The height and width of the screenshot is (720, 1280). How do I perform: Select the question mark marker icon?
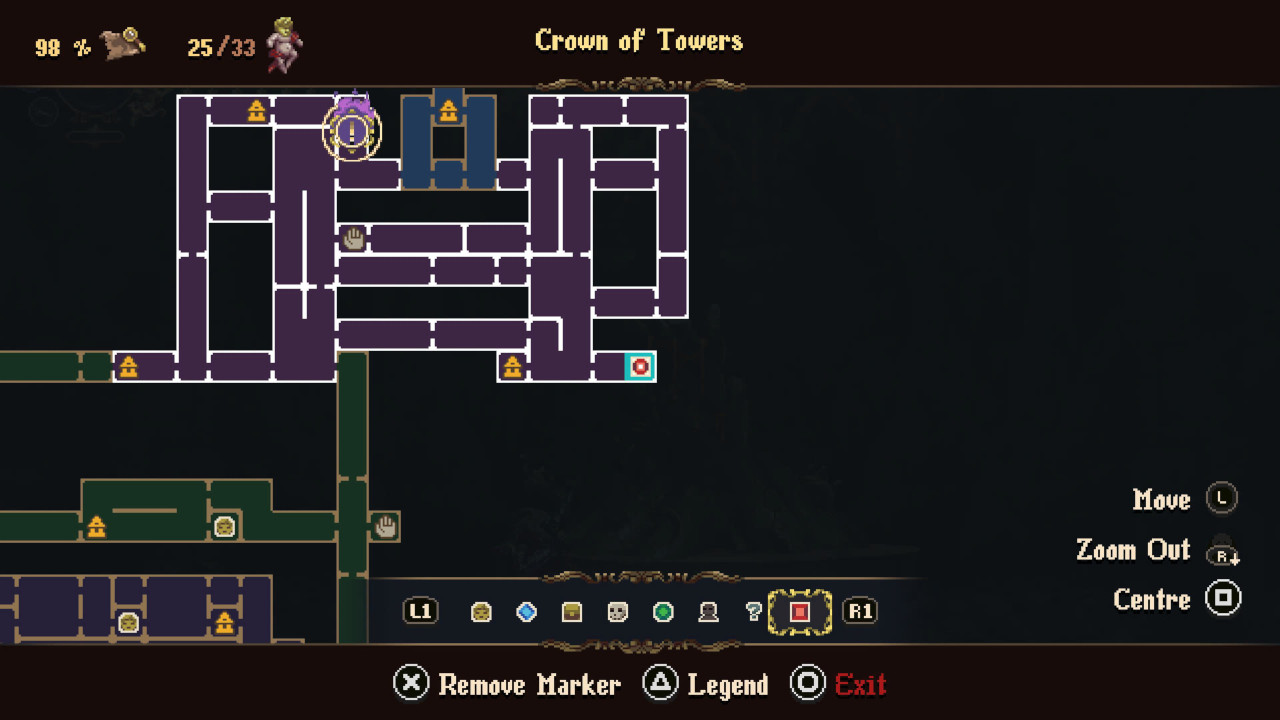tap(753, 612)
